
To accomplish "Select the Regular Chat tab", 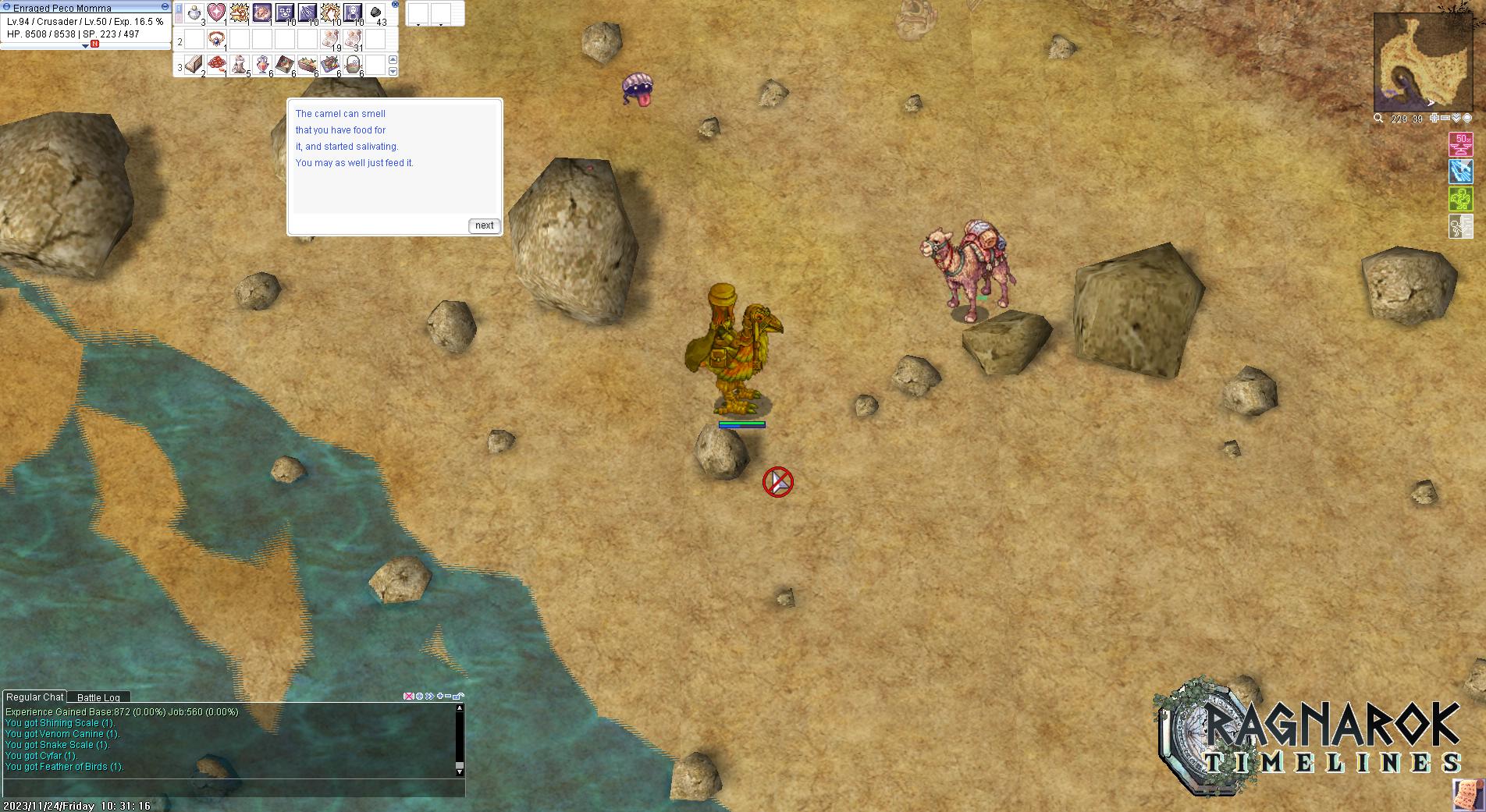I will coord(35,697).
